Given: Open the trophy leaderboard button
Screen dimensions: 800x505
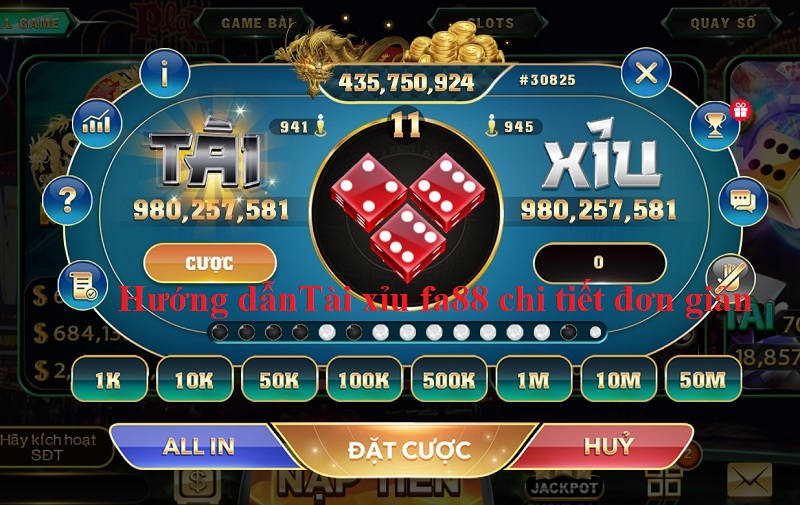Looking at the screenshot, I should pyautogui.click(x=715, y=125).
